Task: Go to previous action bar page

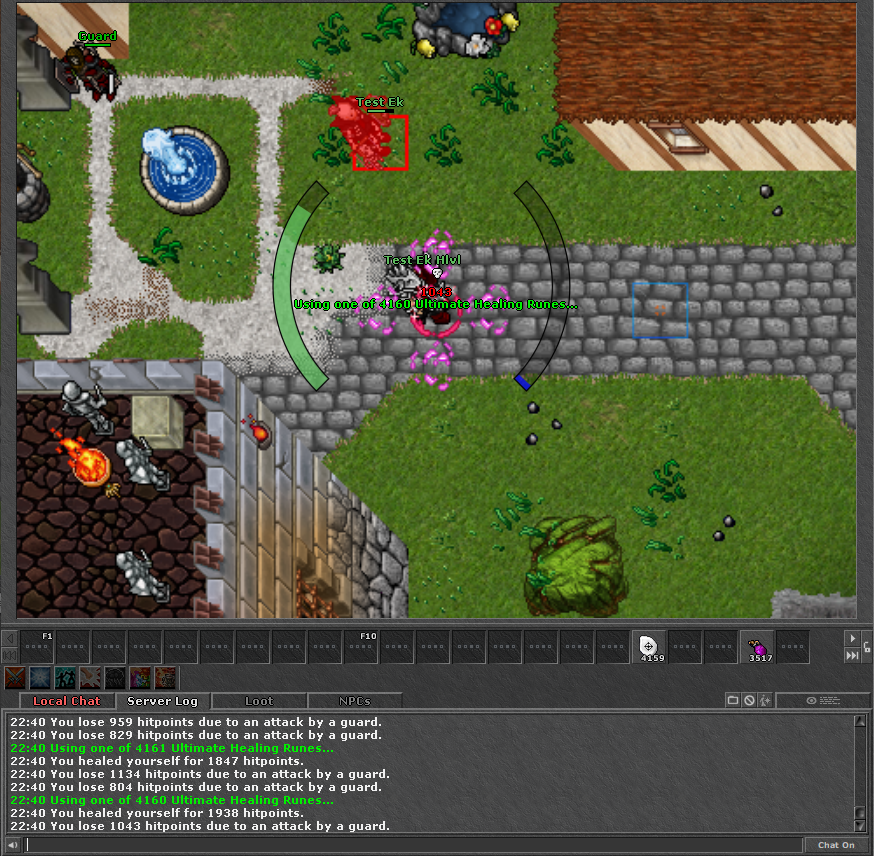Action: (9, 638)
